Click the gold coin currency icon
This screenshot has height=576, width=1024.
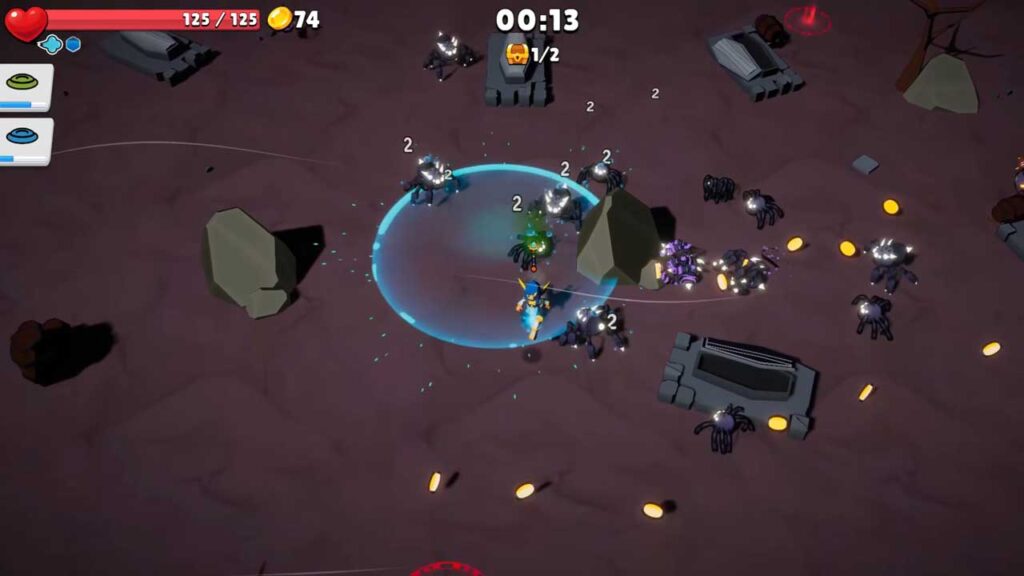(x=280, y=18)
